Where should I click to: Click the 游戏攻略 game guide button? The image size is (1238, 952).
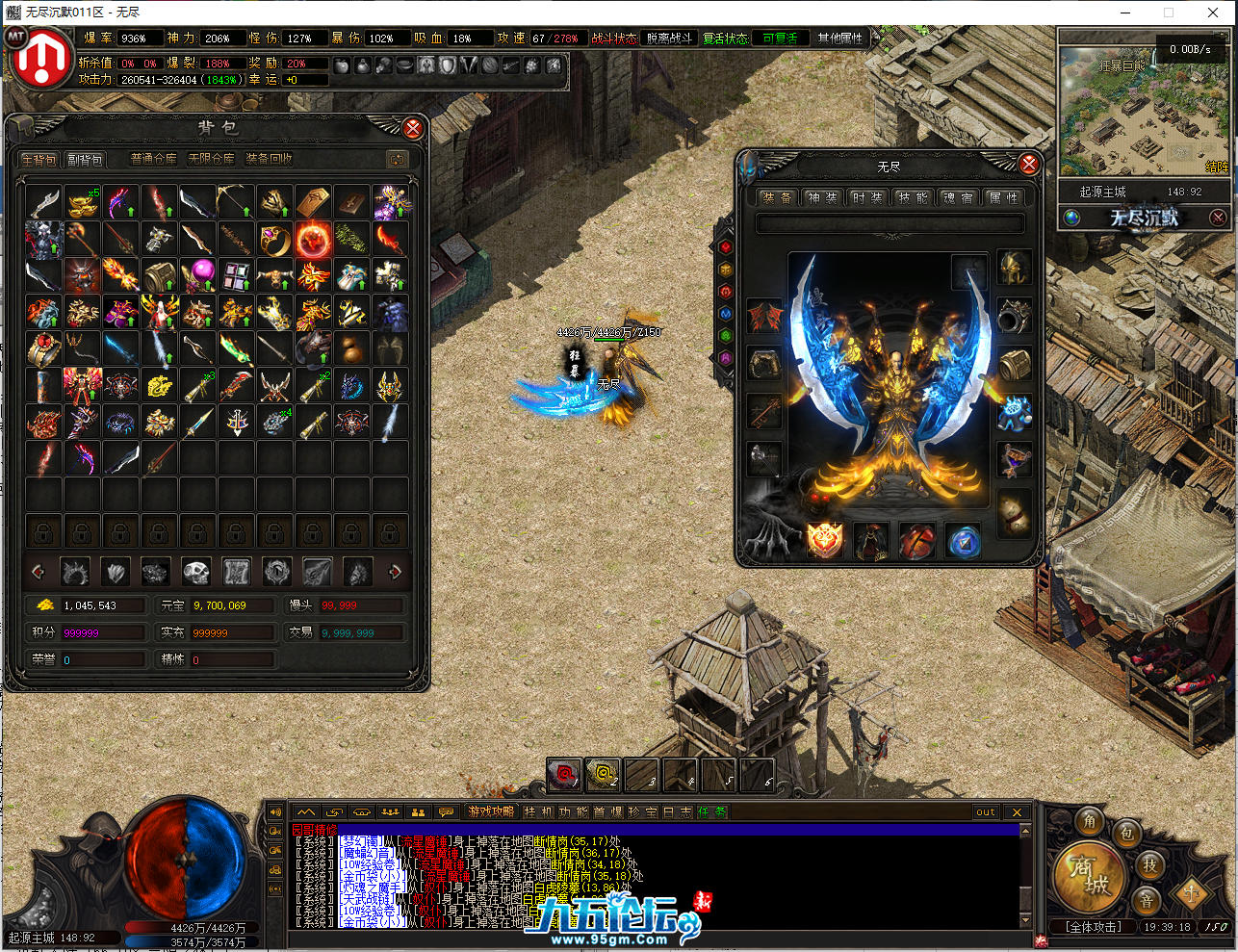[x=491, y=812]
